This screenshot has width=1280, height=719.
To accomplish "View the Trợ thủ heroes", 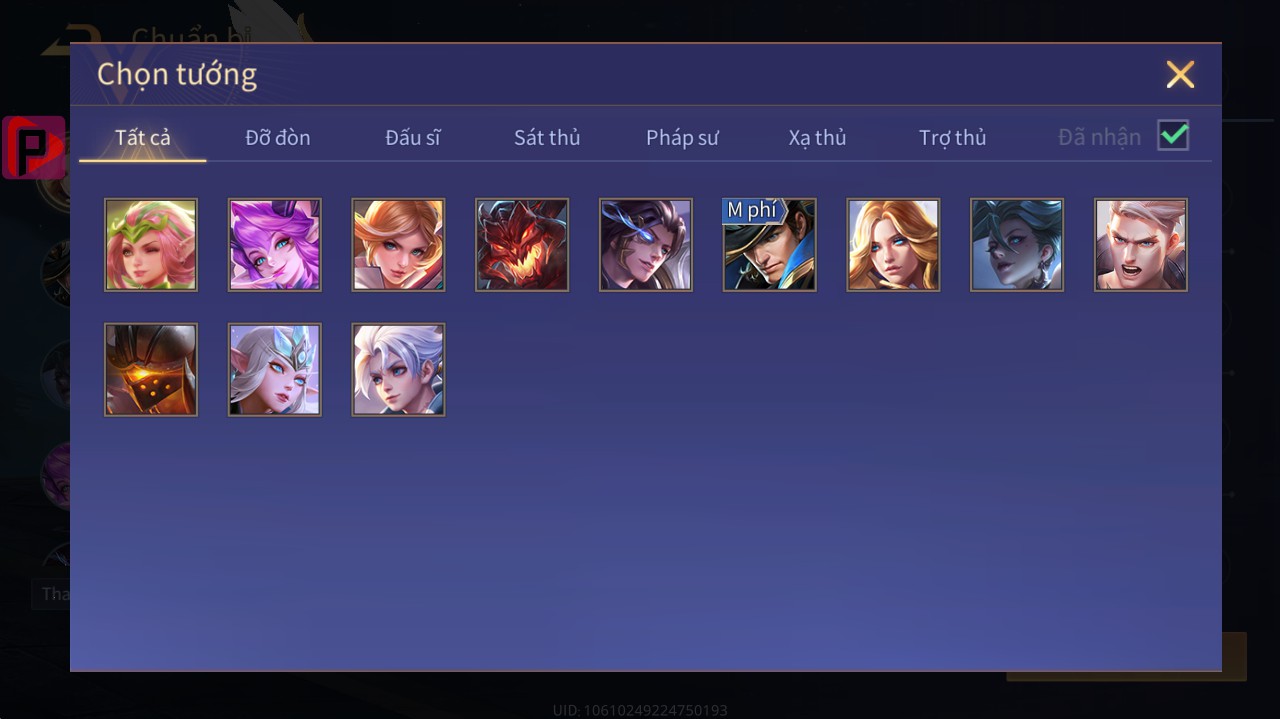I will coord(952,137).
